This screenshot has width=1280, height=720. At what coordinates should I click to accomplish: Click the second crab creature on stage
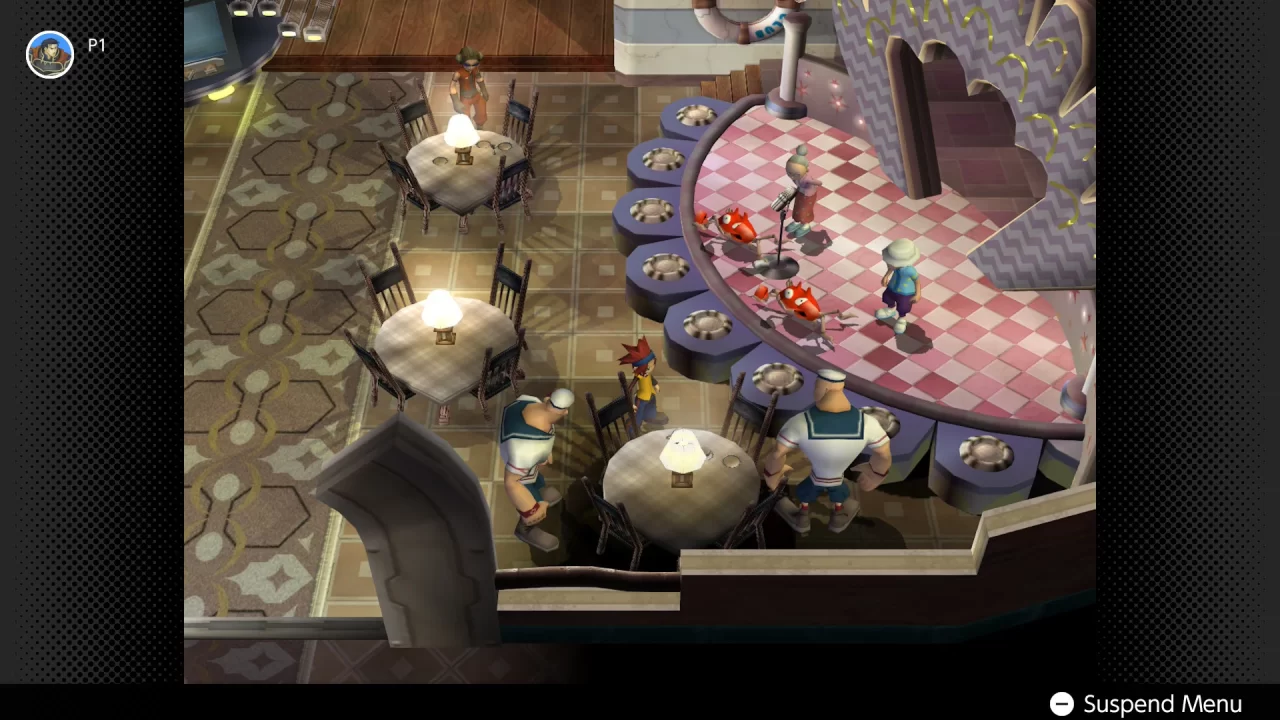point(800,300)
